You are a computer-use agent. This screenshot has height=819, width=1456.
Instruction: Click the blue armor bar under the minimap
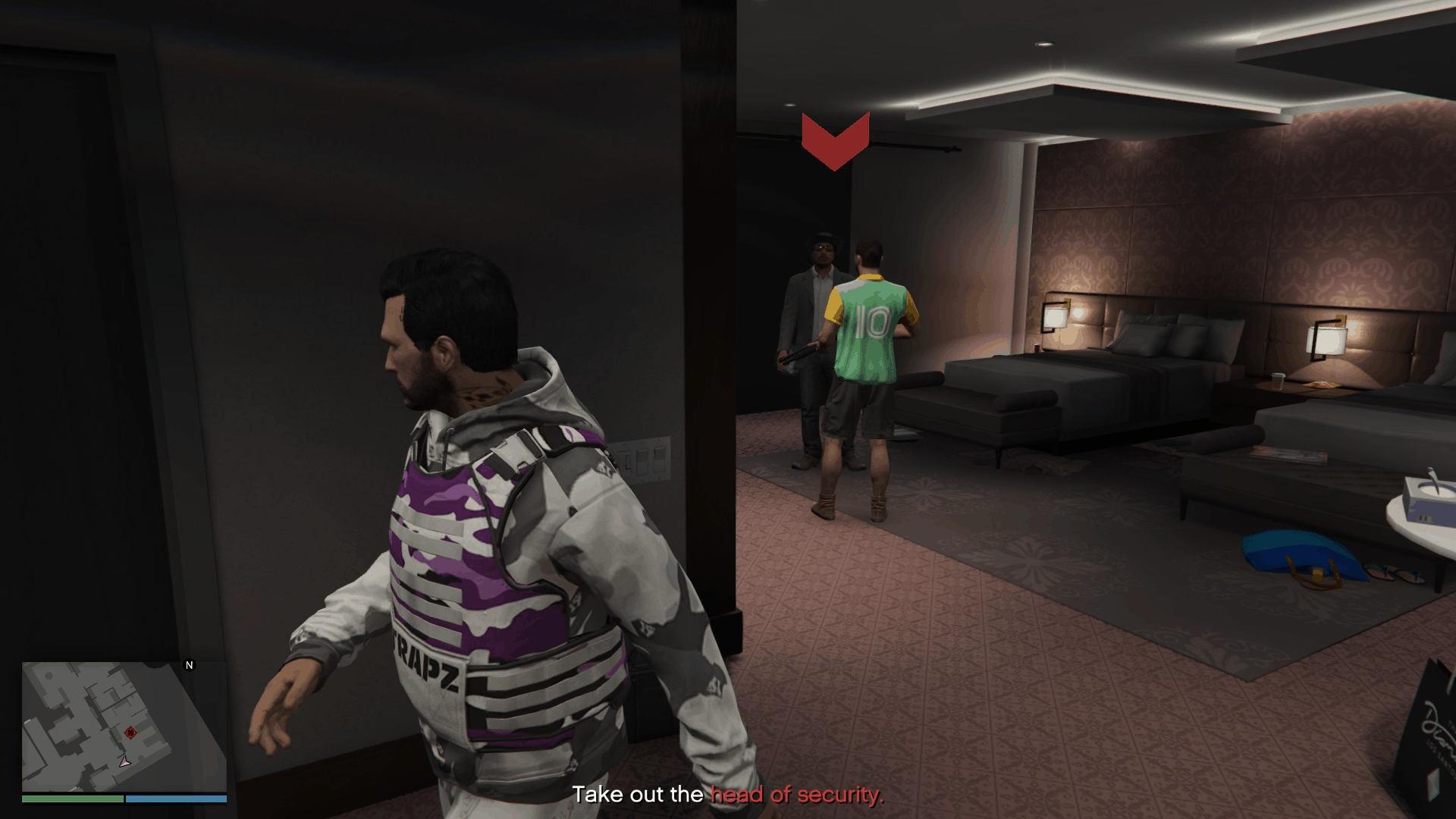point(178,799)
